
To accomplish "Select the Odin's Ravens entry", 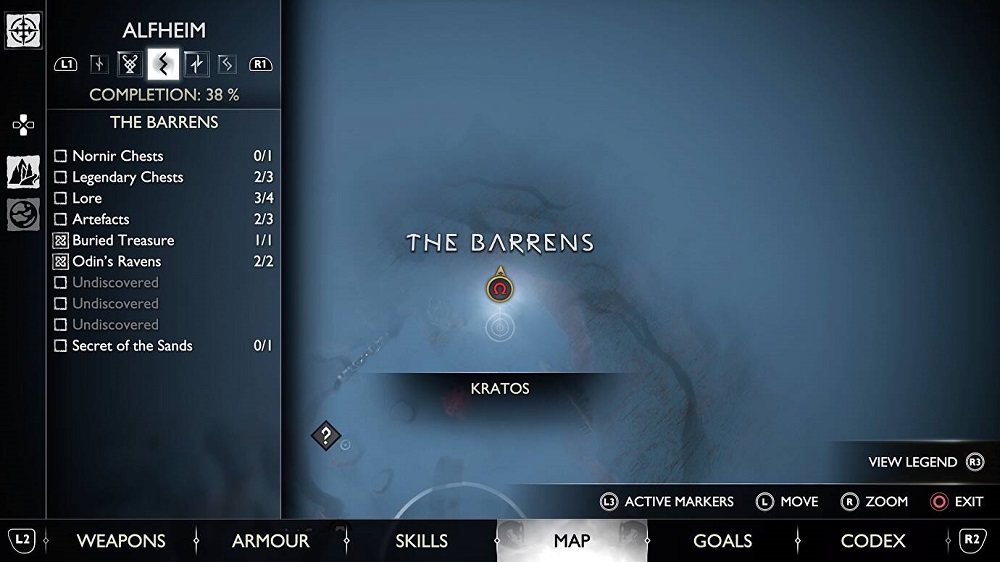I will pos(116,261).
